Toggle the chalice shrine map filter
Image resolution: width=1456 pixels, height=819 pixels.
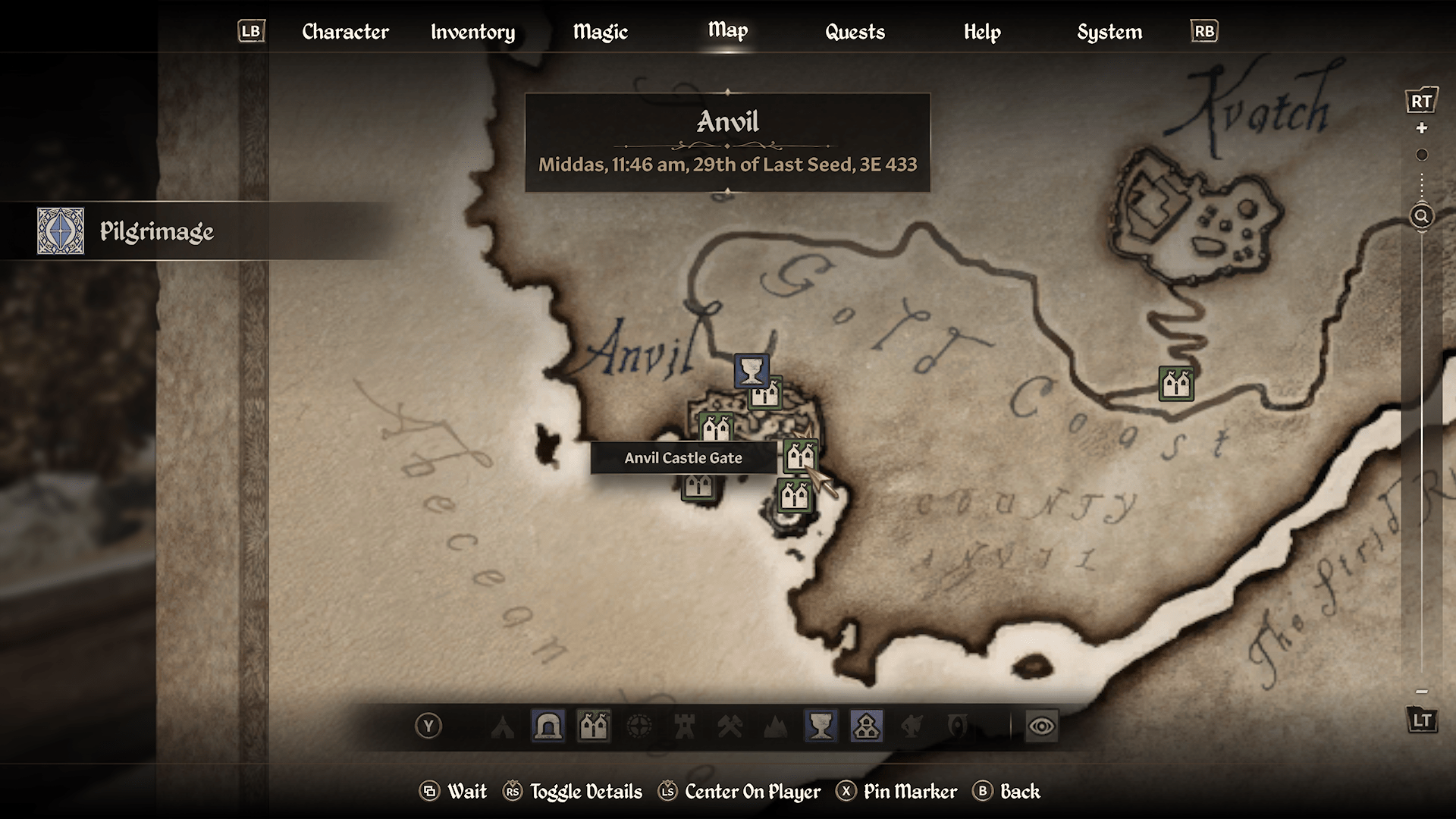(821, 726)
